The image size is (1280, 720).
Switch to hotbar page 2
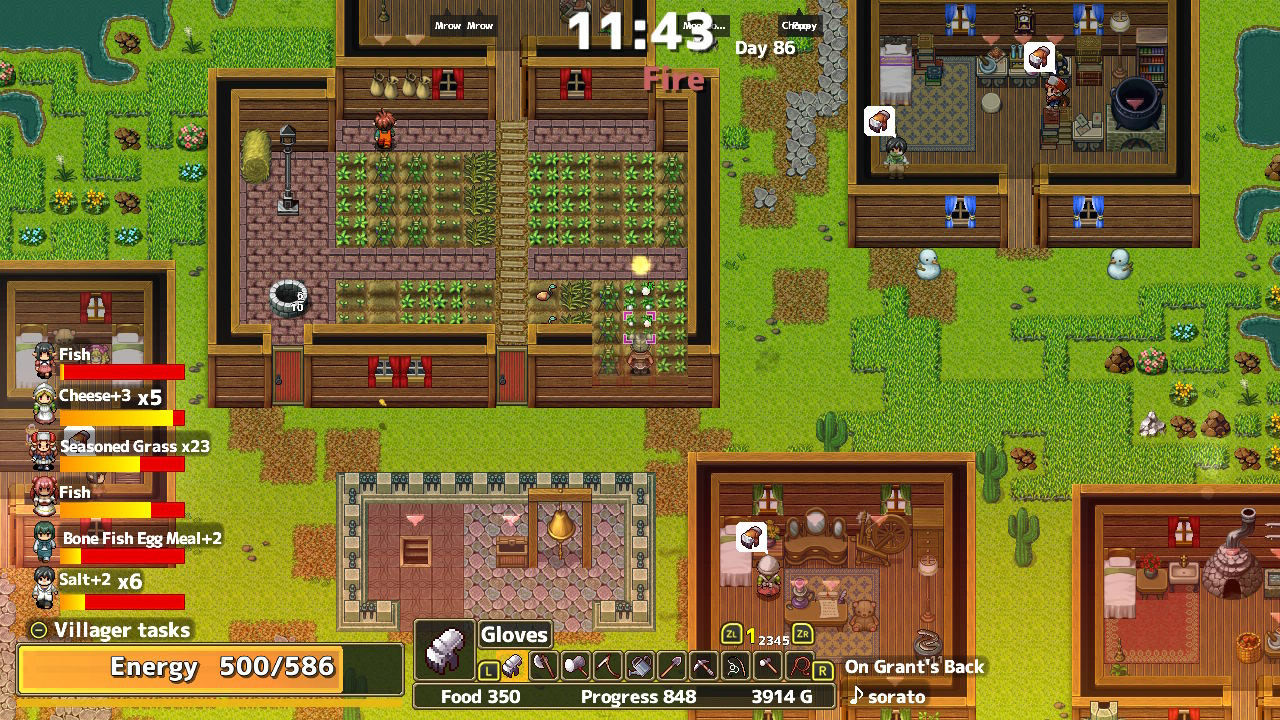[763, 639]
